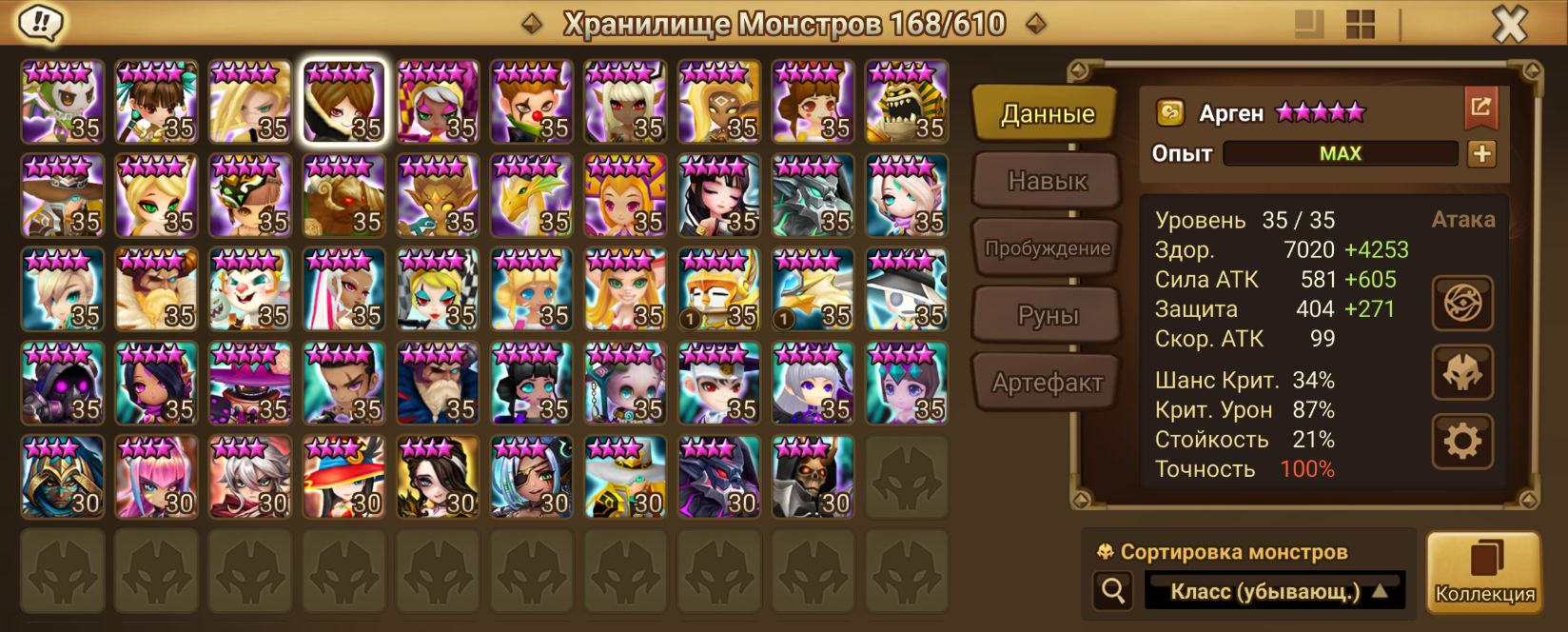Show the Руны tab

click(x=1046, y=315)
